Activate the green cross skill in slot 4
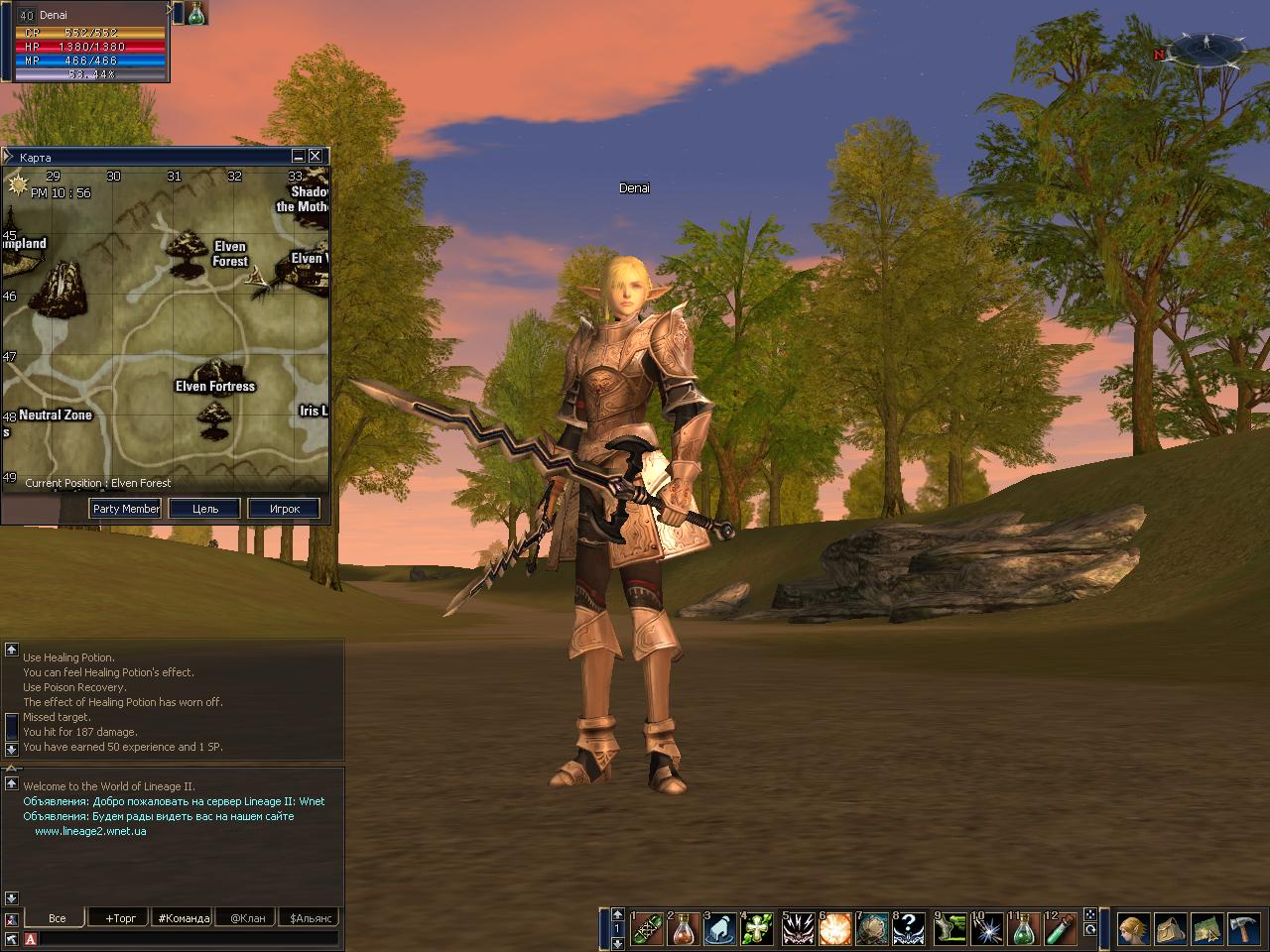 pos(757,929)
